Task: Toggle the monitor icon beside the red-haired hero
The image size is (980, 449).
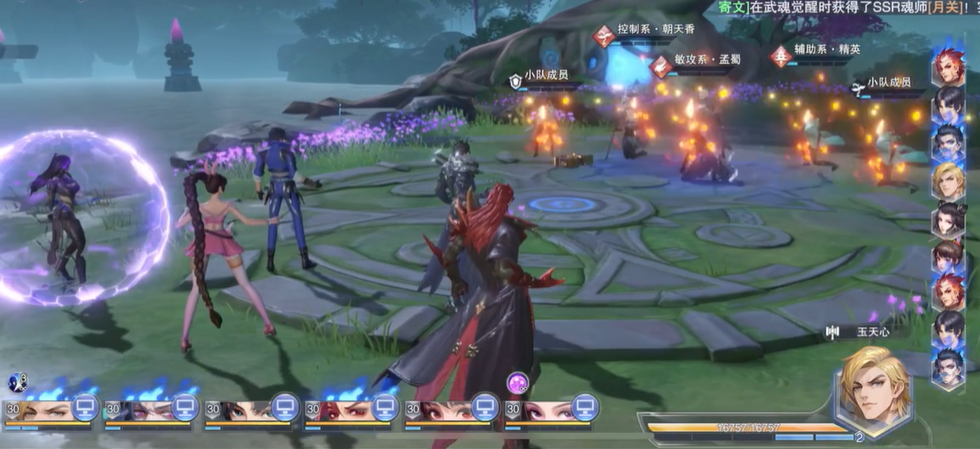Action: tap(384, 407)
